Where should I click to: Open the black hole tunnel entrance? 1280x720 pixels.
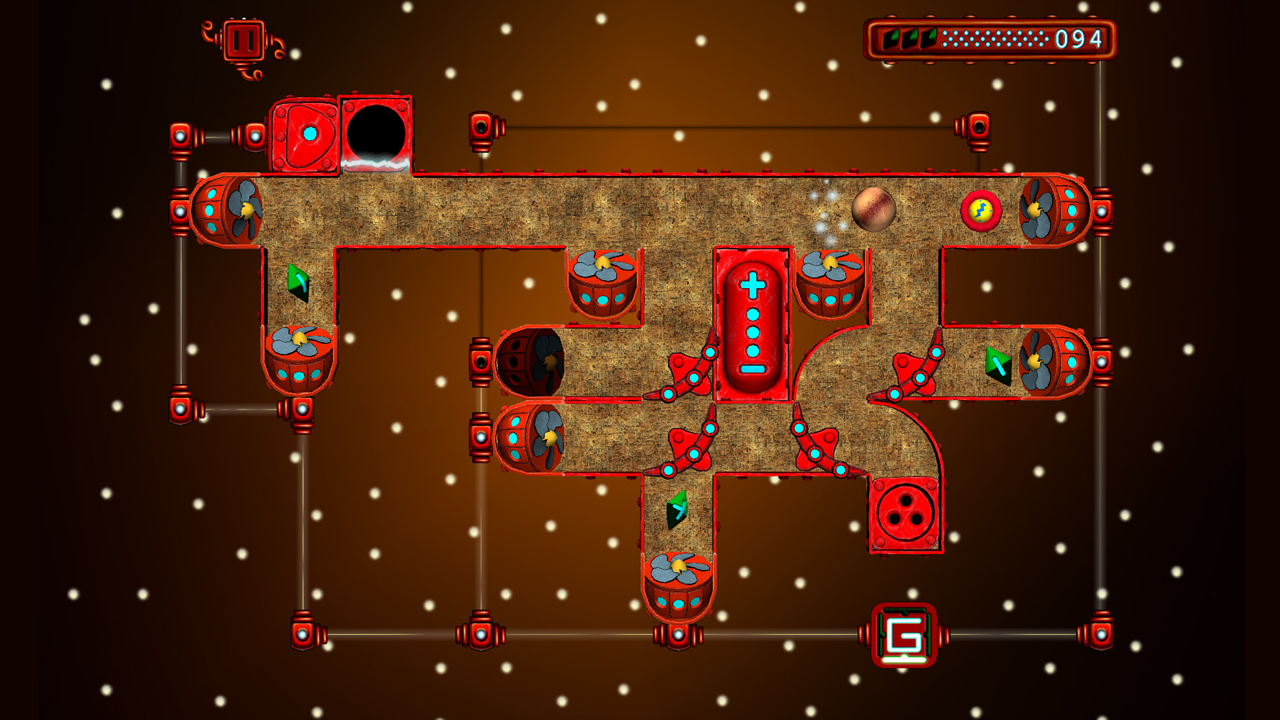[377, 130]
